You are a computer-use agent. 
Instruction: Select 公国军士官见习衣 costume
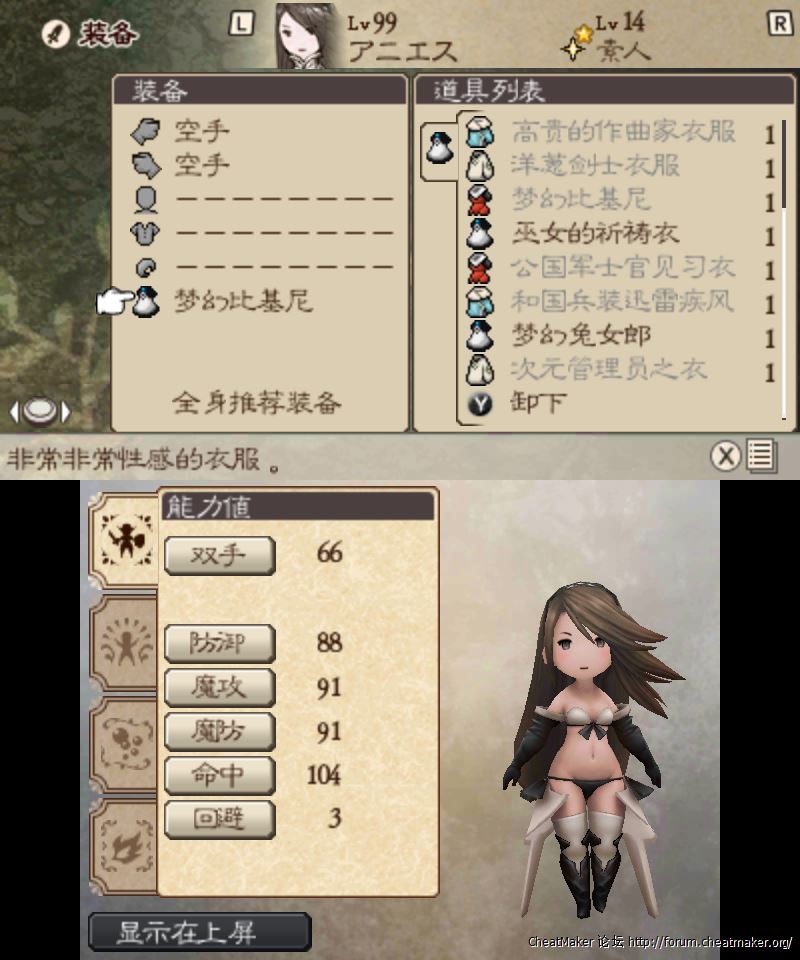pyautogui.click(x=623, y=268)
